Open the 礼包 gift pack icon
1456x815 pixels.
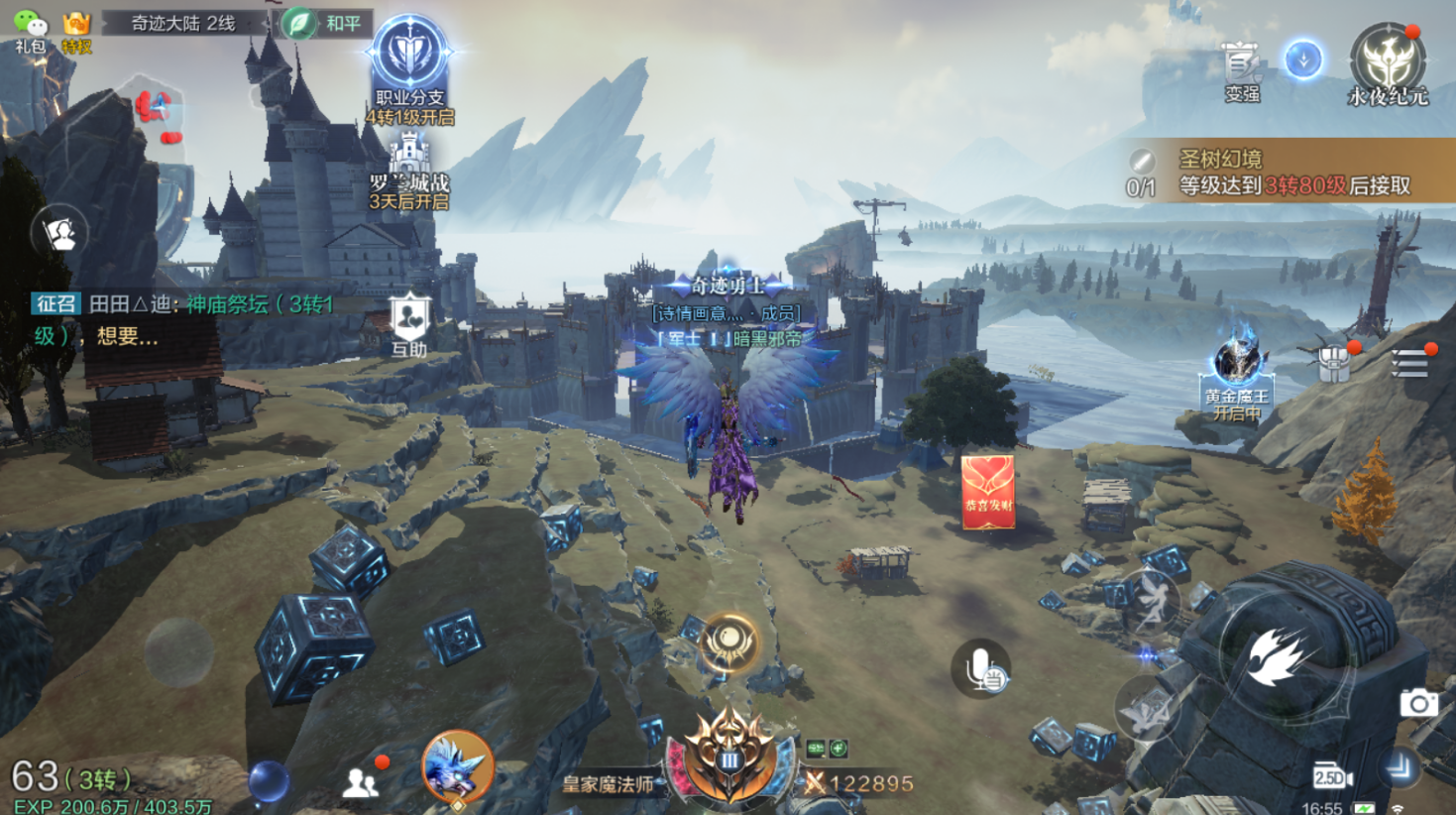(30, 30)
